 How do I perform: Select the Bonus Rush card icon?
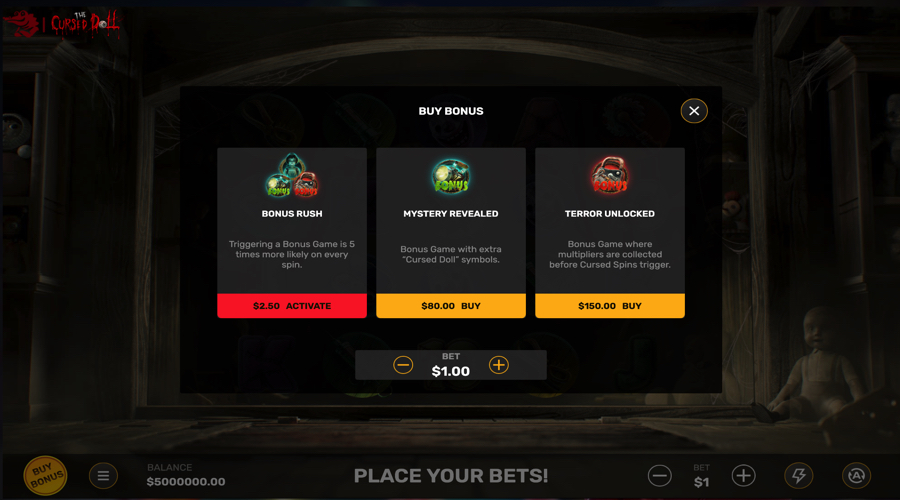tap(292, 177)
